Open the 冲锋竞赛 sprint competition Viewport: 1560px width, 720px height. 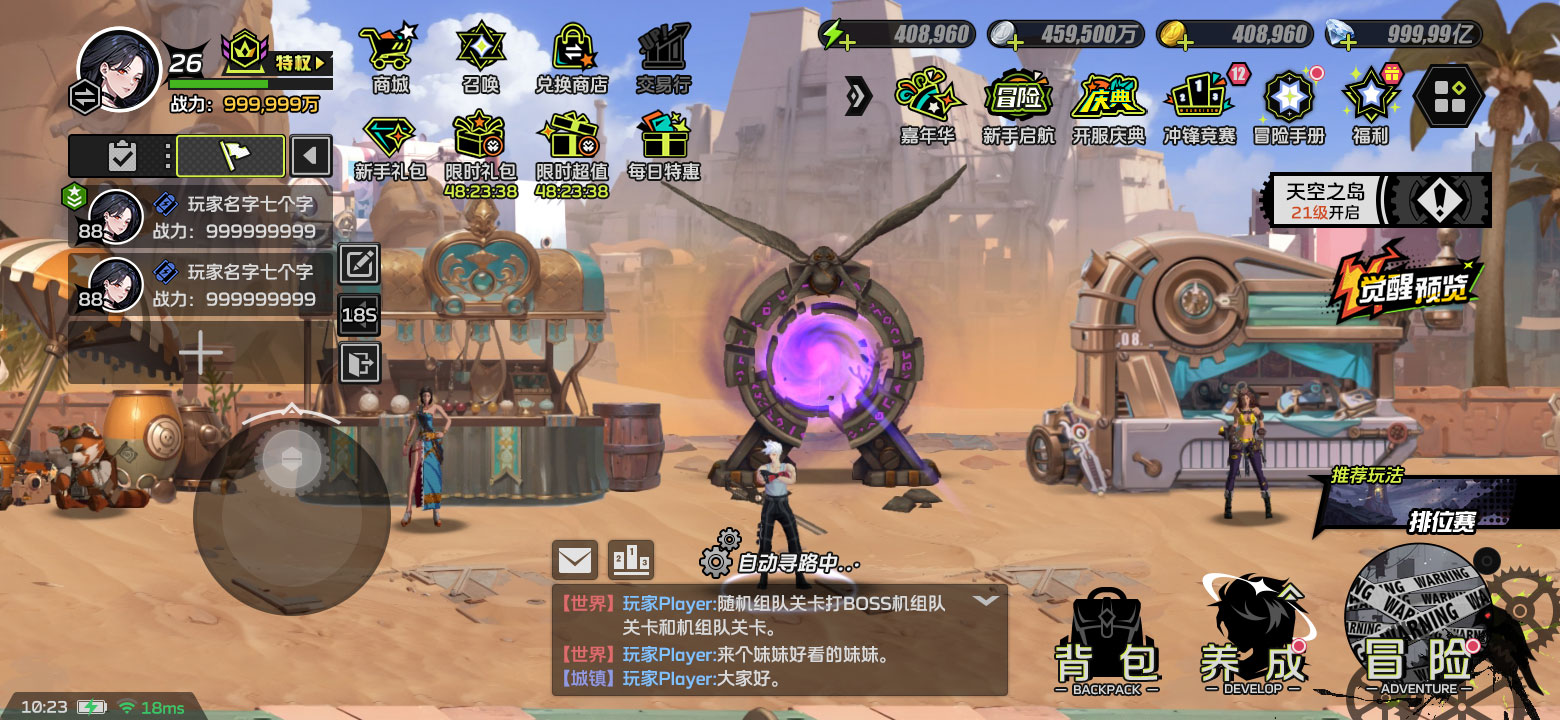pyautogui.click(x=1199, y=103)
